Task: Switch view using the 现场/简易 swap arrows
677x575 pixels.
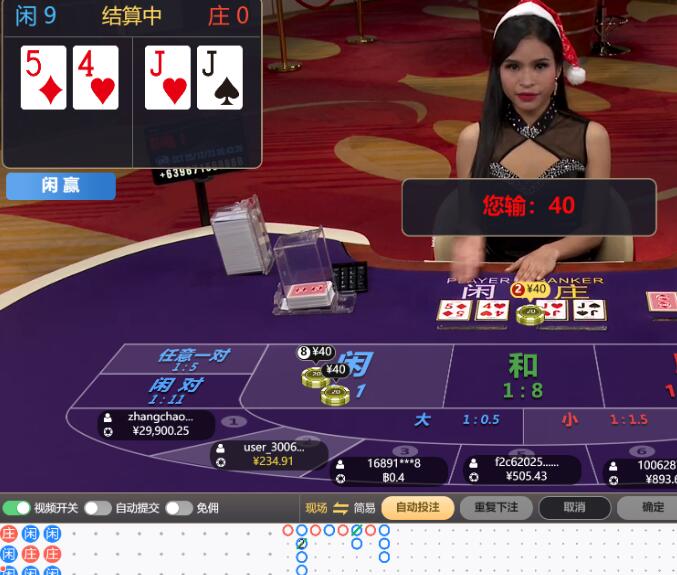Action: tap(340, 508)
